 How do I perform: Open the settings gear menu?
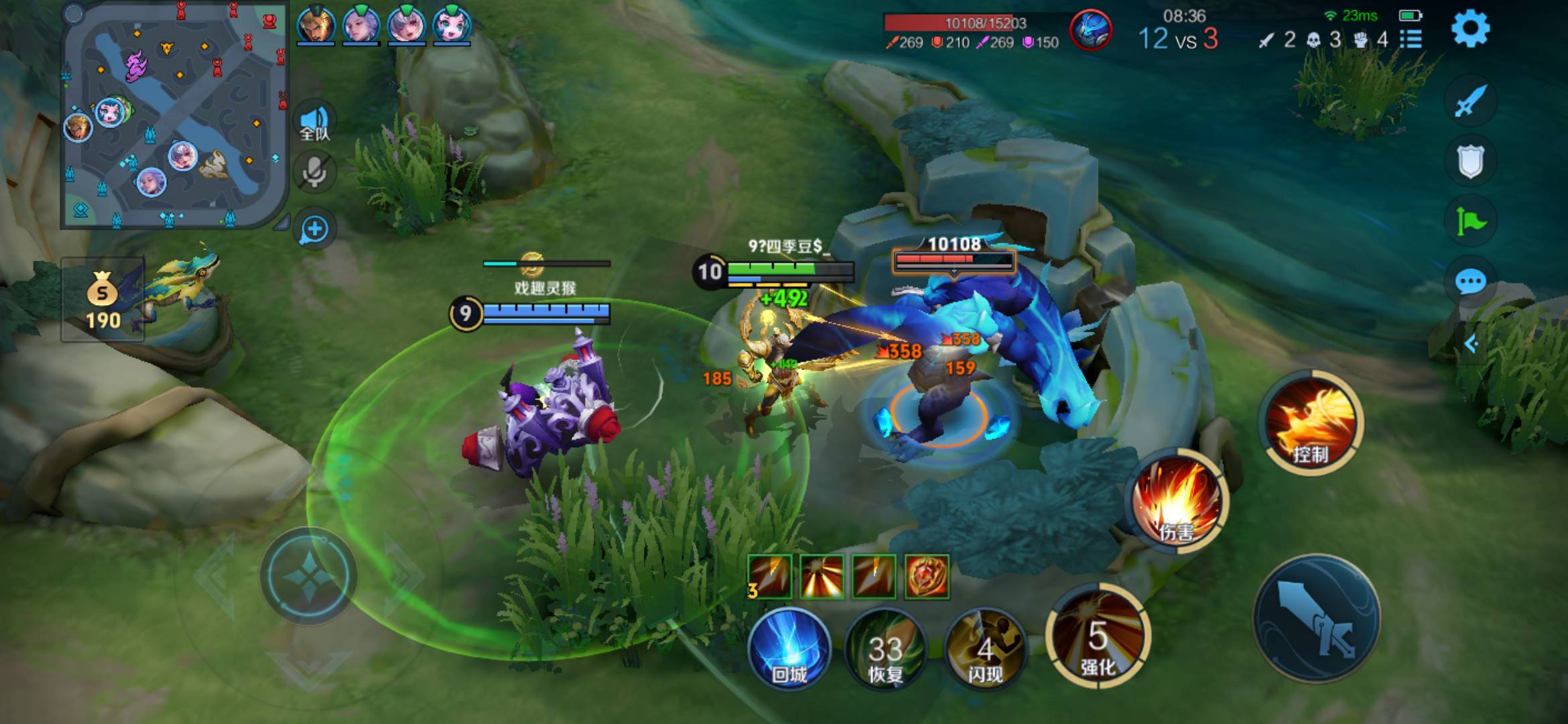1470,29
